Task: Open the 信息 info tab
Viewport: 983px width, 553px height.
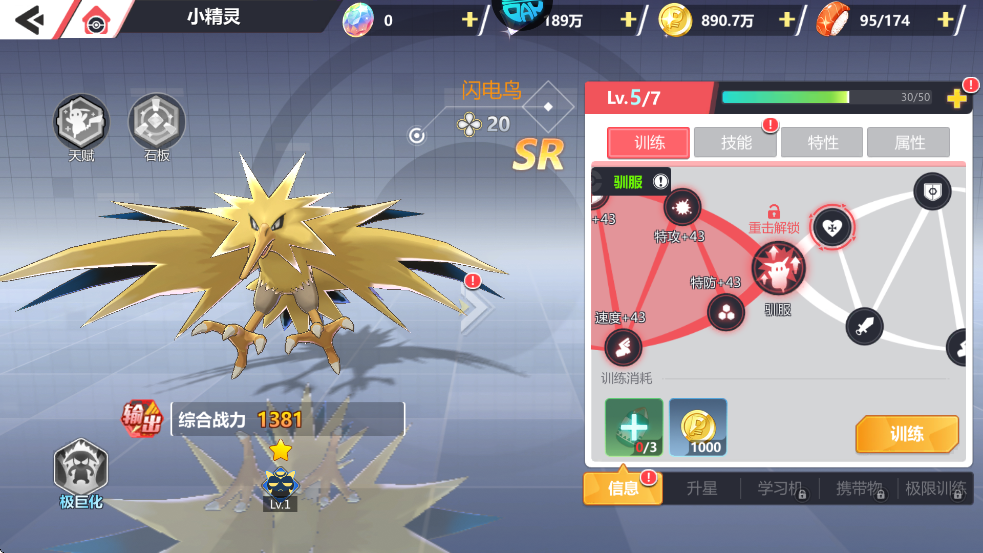Action: point(623,488)
